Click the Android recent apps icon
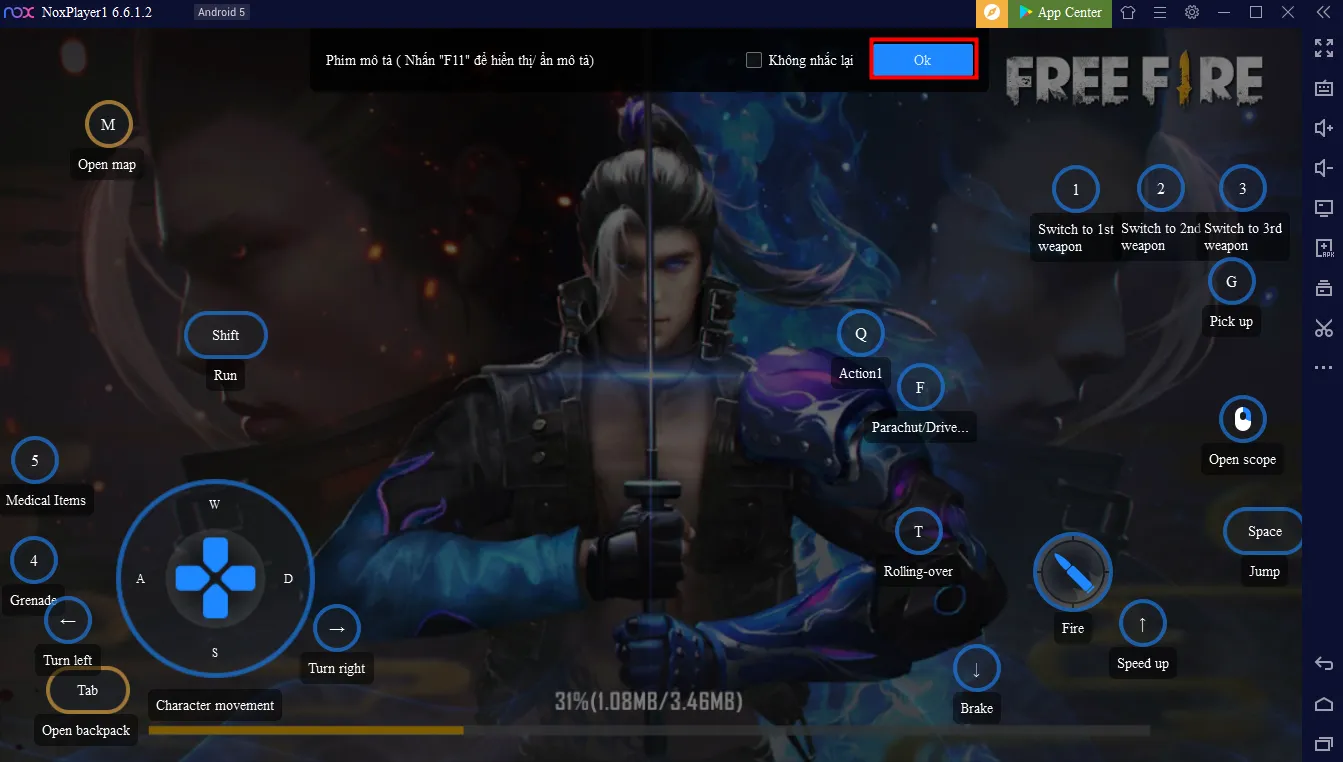The height and width of the screenshot is (762, 1343). point(1323,744)
